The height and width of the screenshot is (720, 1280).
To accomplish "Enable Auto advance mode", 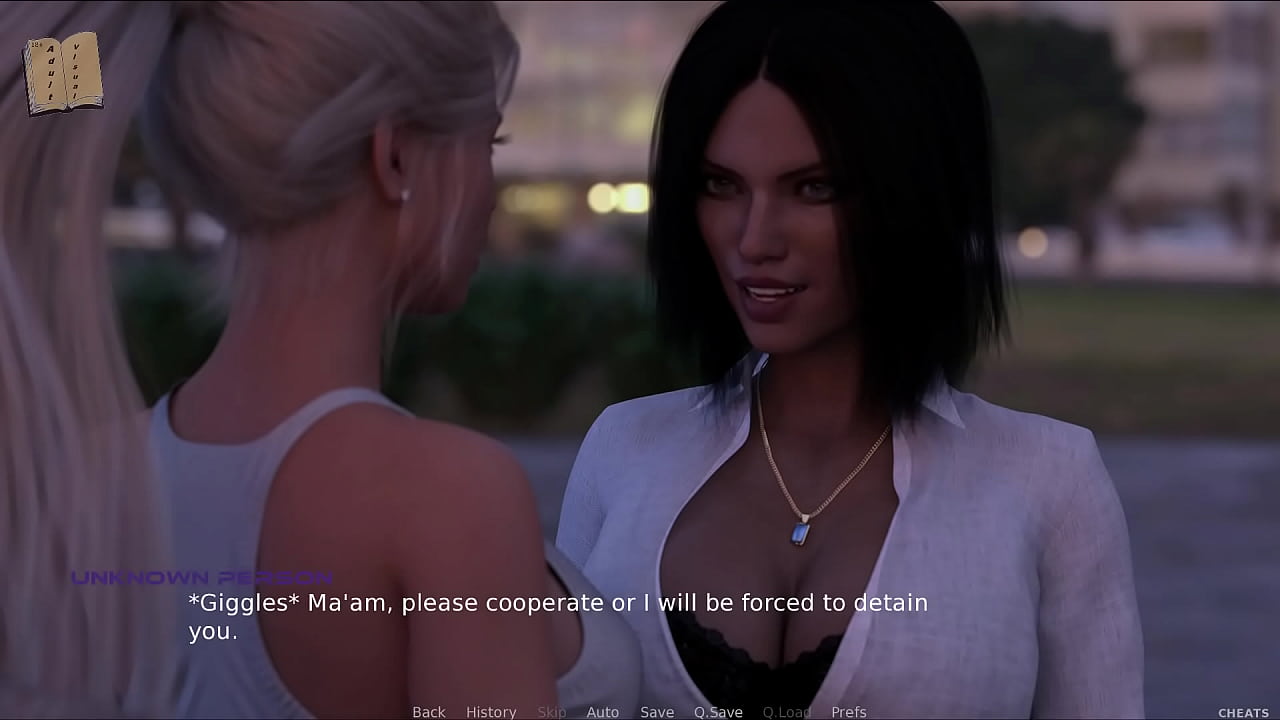I will [x=602, y=712].
